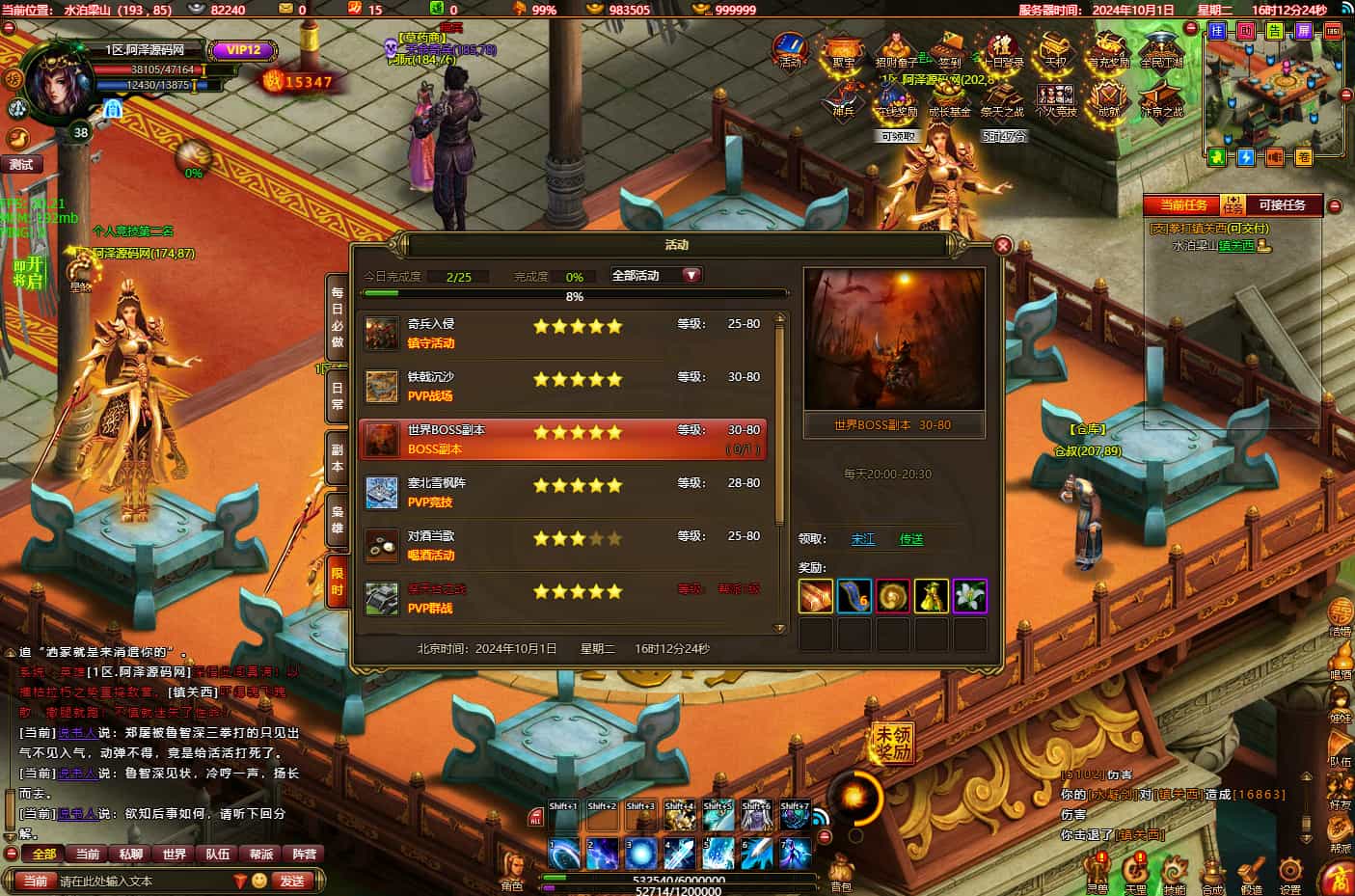Open the 全部活动 filter dropdown
The width and height of the screenshot is (1355, 896).
[x=656, y=276]
